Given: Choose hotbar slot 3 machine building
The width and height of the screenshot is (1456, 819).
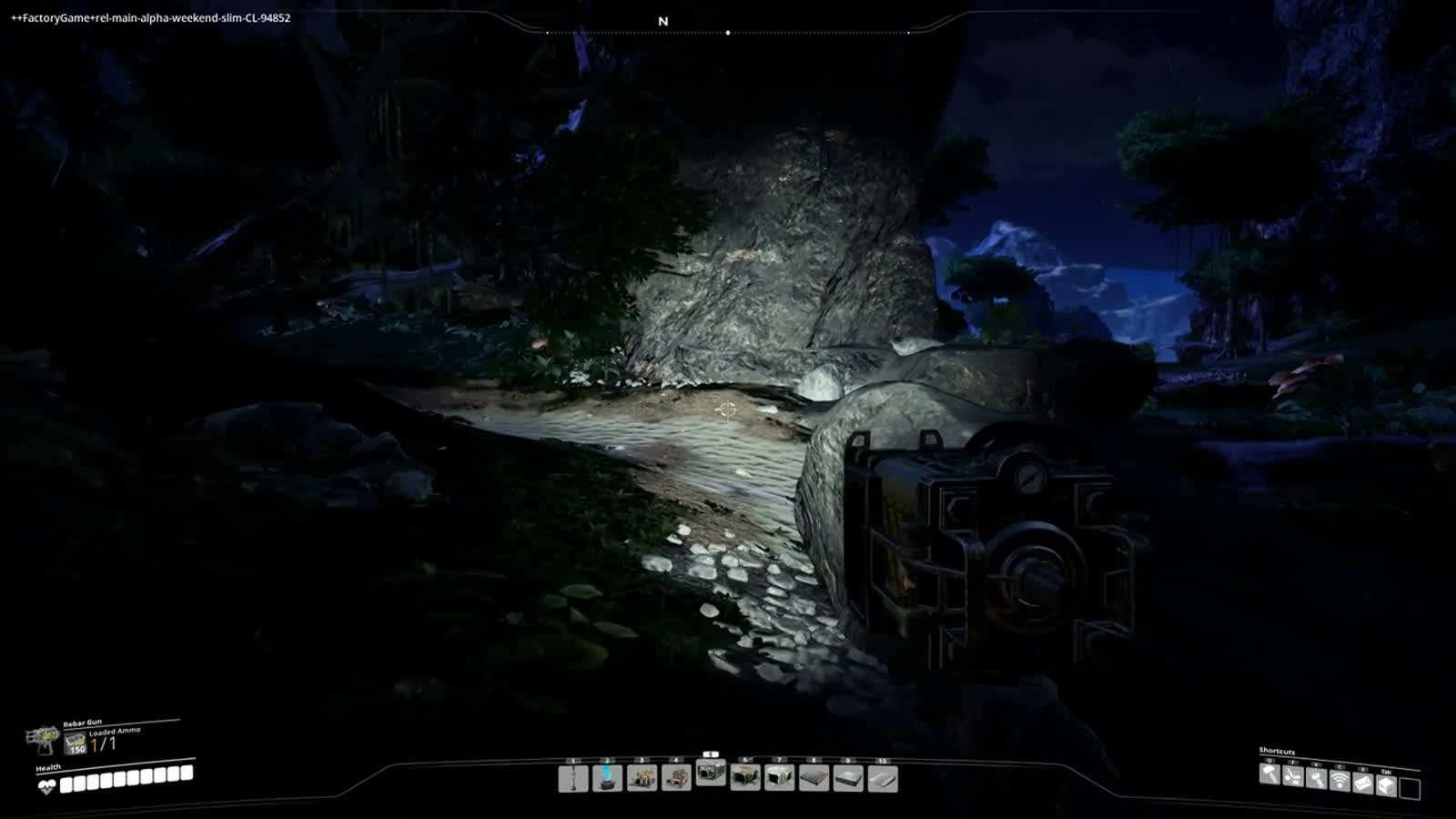Looking at the screenshot, I should 642,779.
